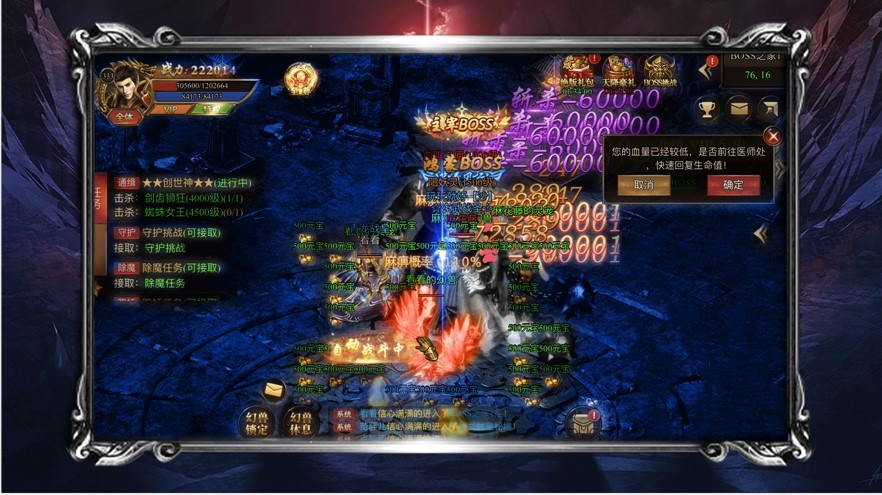The image size is (882, 495).
Task: Open the BOSS挑战 challenge icon
Action: (x=659, y=73)
